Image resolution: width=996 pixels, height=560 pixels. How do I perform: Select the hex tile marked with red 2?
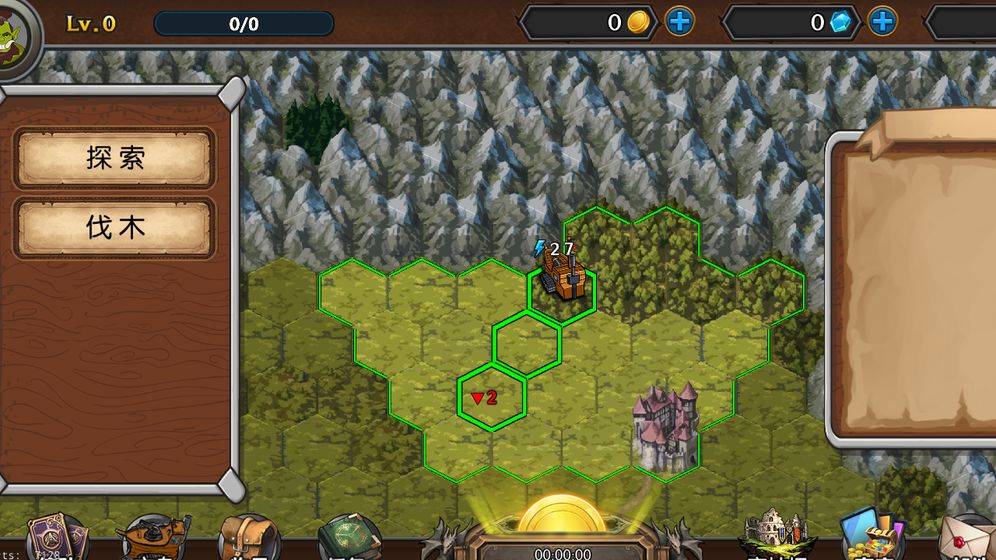(x=492, y=398)
